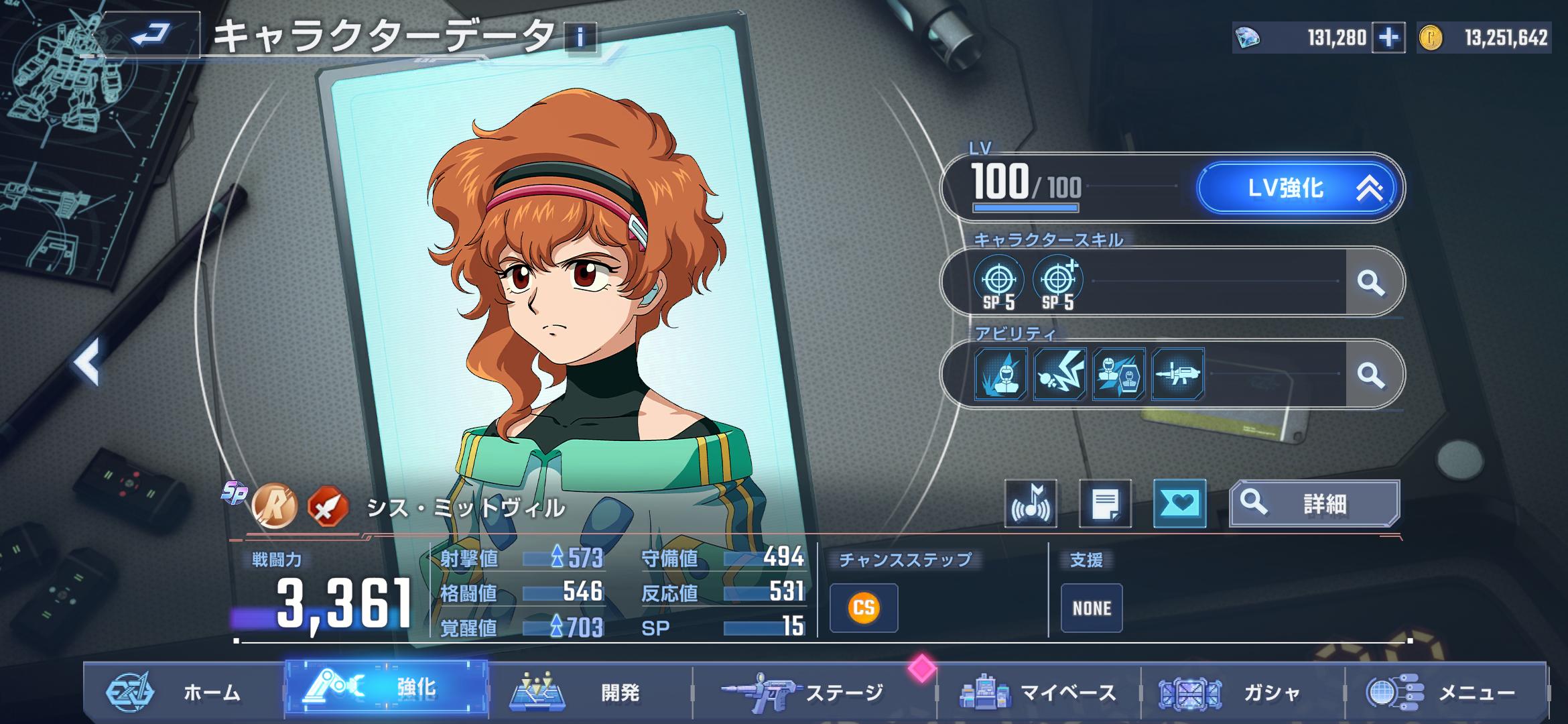Switch to the 開発 development tab
This screenshot has height=724, width=1568.
590,692
